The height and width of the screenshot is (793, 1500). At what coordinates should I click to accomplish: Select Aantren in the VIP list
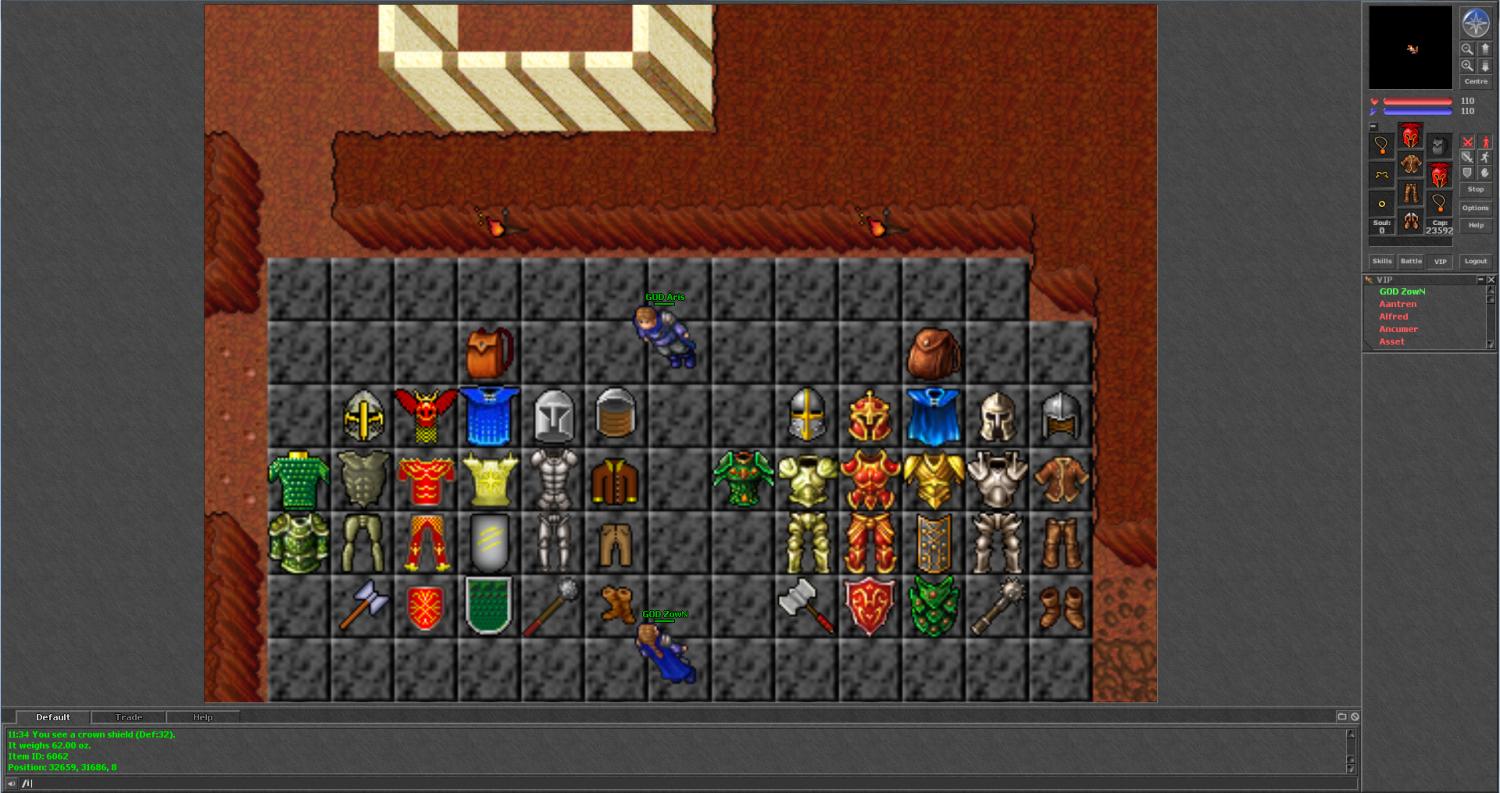1398,304
